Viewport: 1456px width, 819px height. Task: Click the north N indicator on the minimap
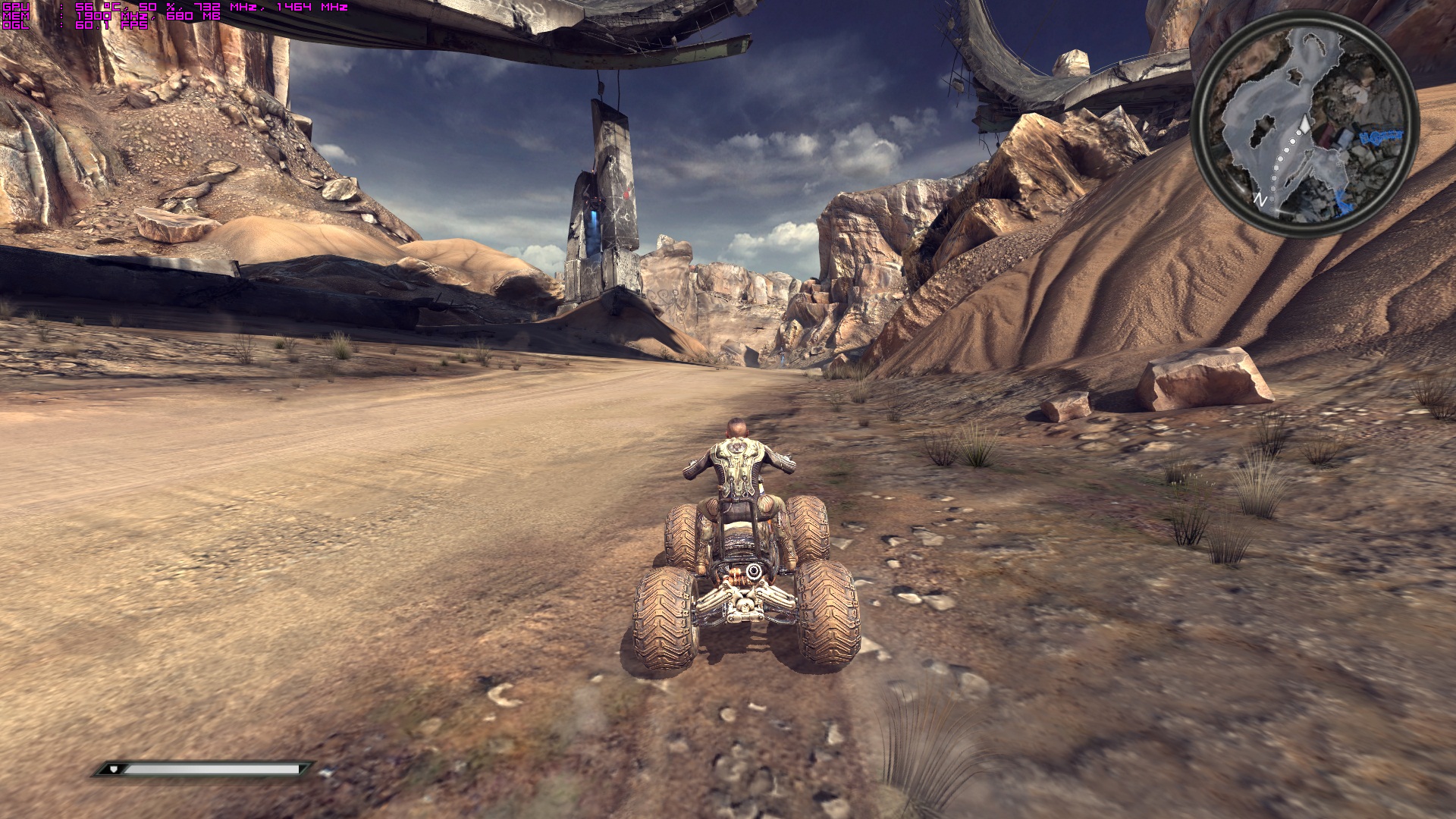1260,200
